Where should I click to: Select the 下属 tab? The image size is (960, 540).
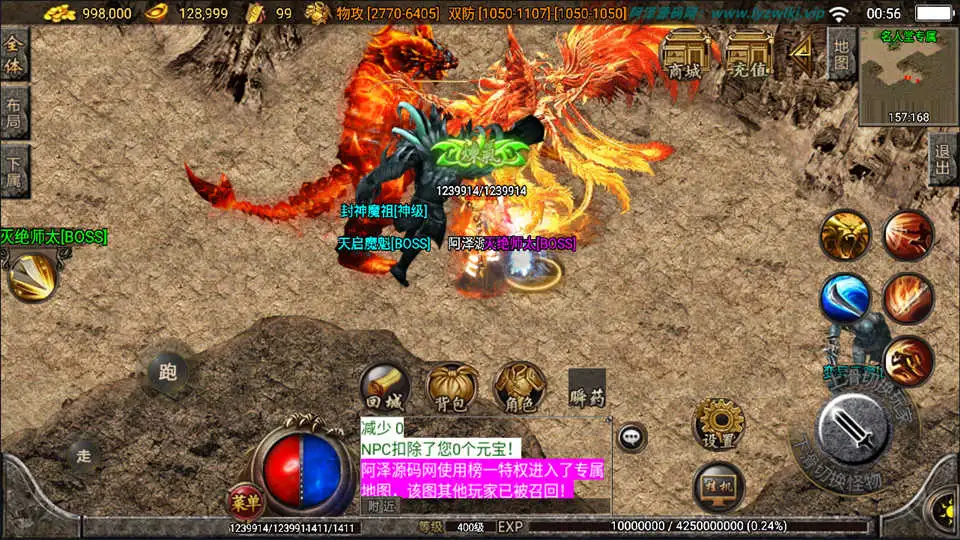coord(14,171)
